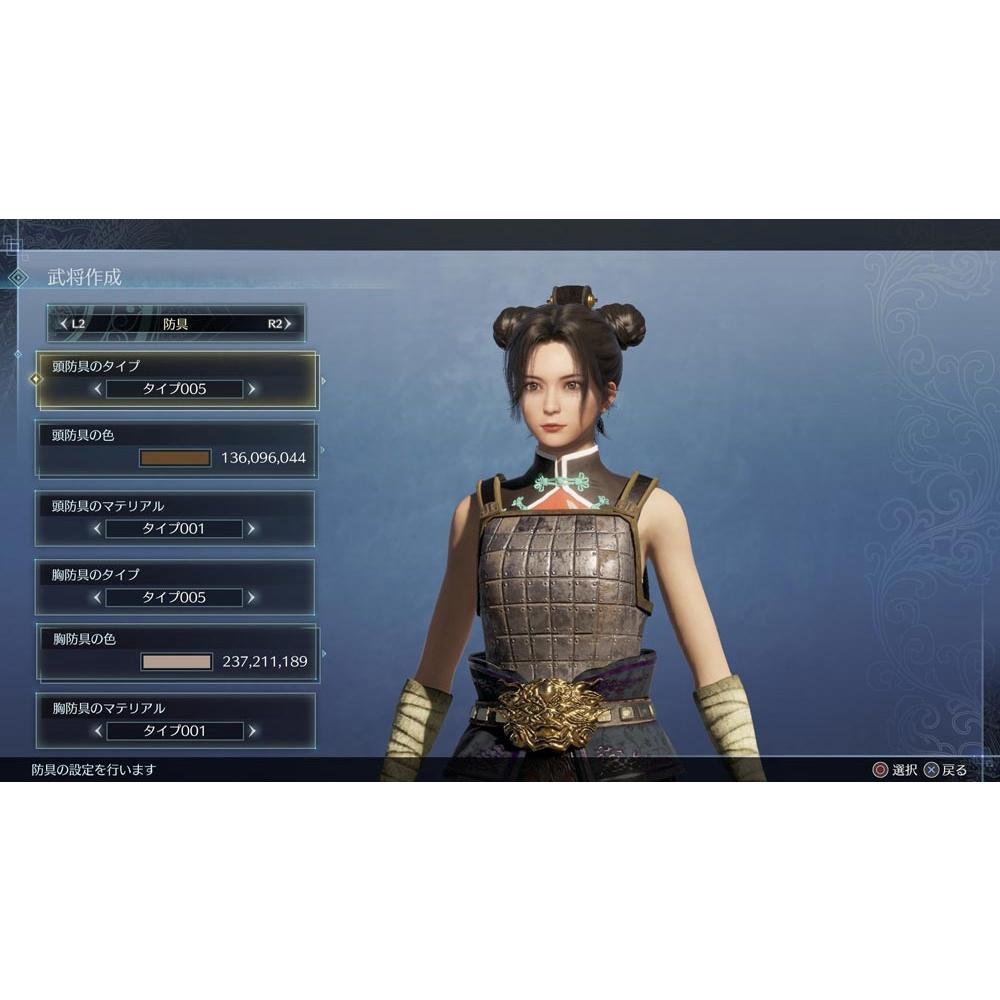Switch to the previous category from 防具

click(x=71, y=324)
